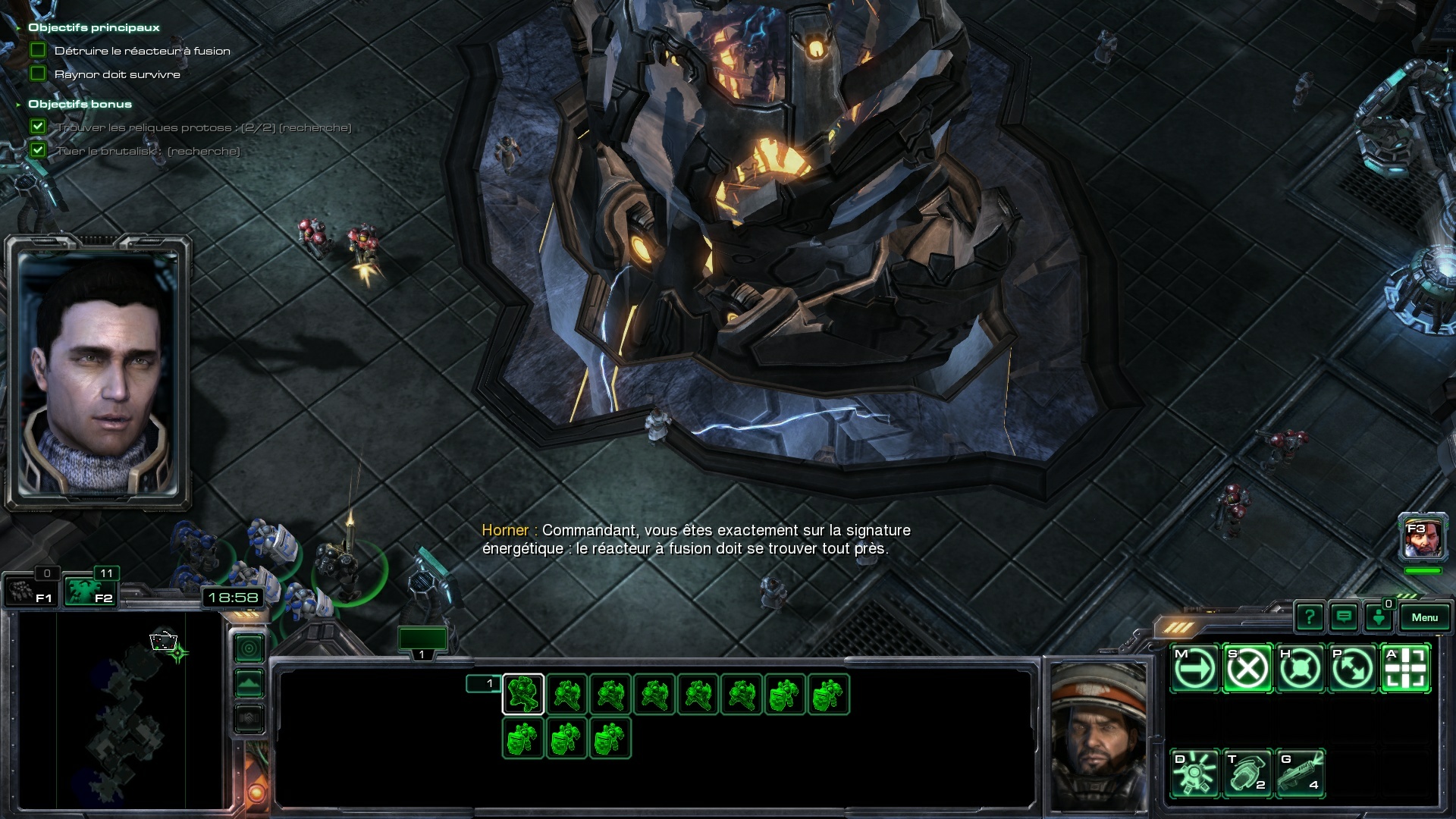Click the F2 select all army button
This screenshot has width=1456, height=819.
[x=89, y=591]
